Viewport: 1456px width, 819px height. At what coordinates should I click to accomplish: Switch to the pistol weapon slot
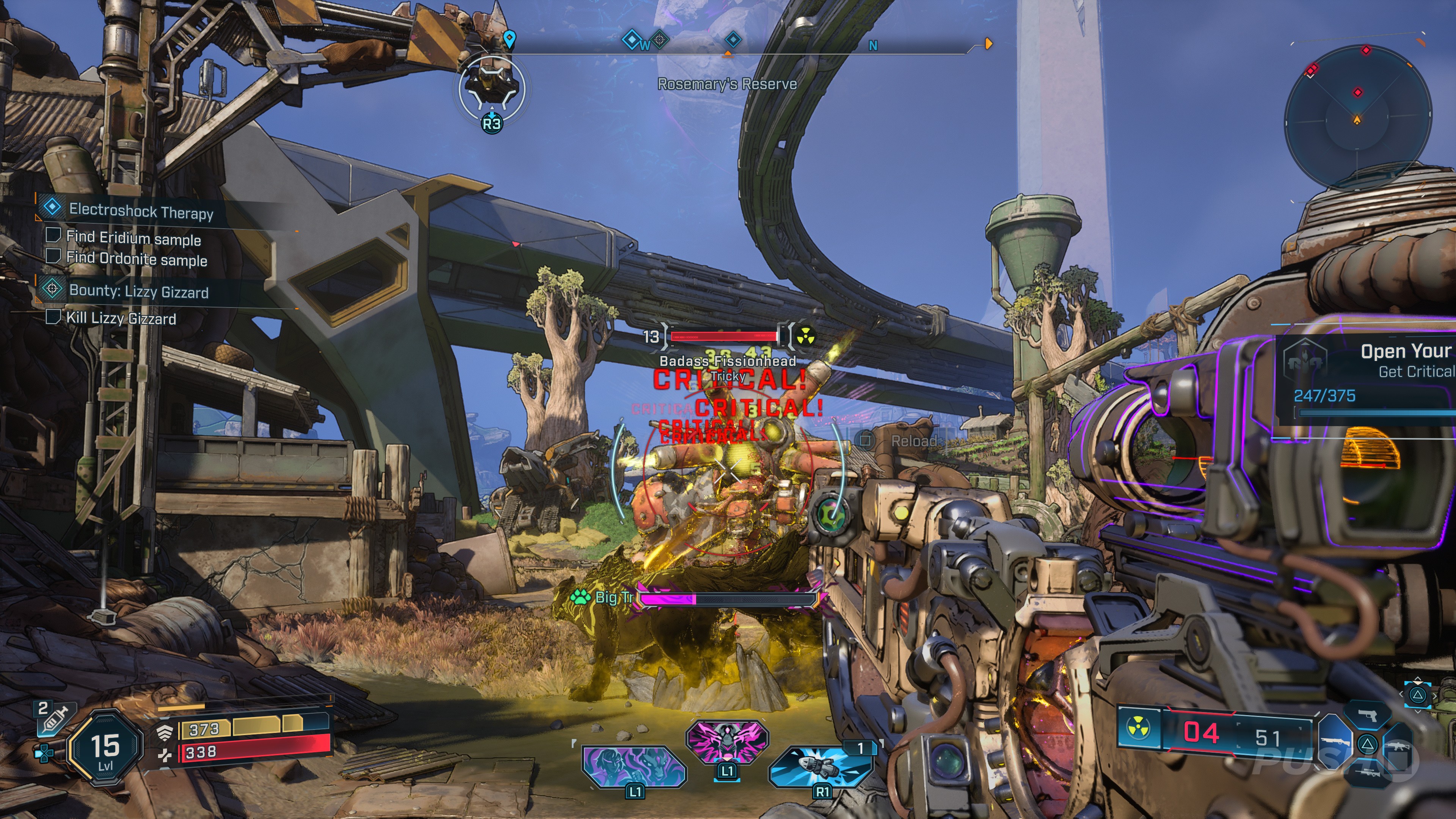click(x=1367, y=715)
